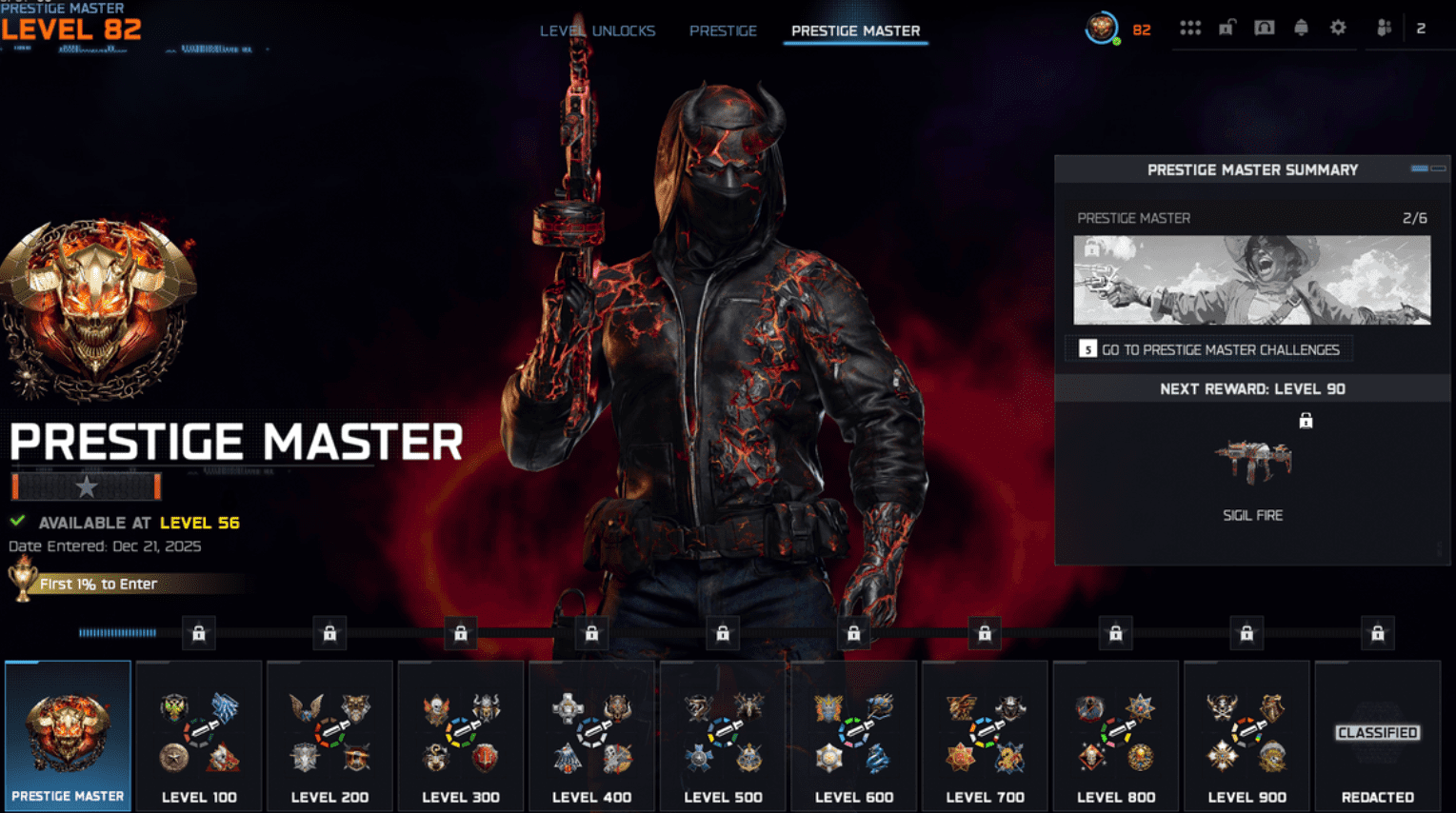Screen dimensions: 1456x813
Task: Click the Prestige Master progress bar with star
Action: pyautogui.click(x=84, y=486)
